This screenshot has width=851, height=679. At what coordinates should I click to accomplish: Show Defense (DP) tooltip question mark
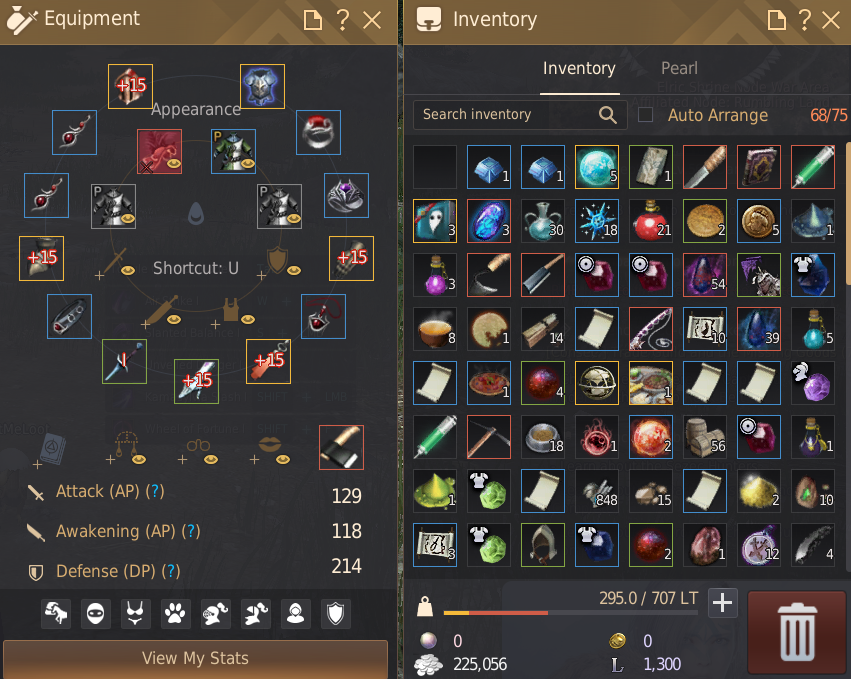171,570
